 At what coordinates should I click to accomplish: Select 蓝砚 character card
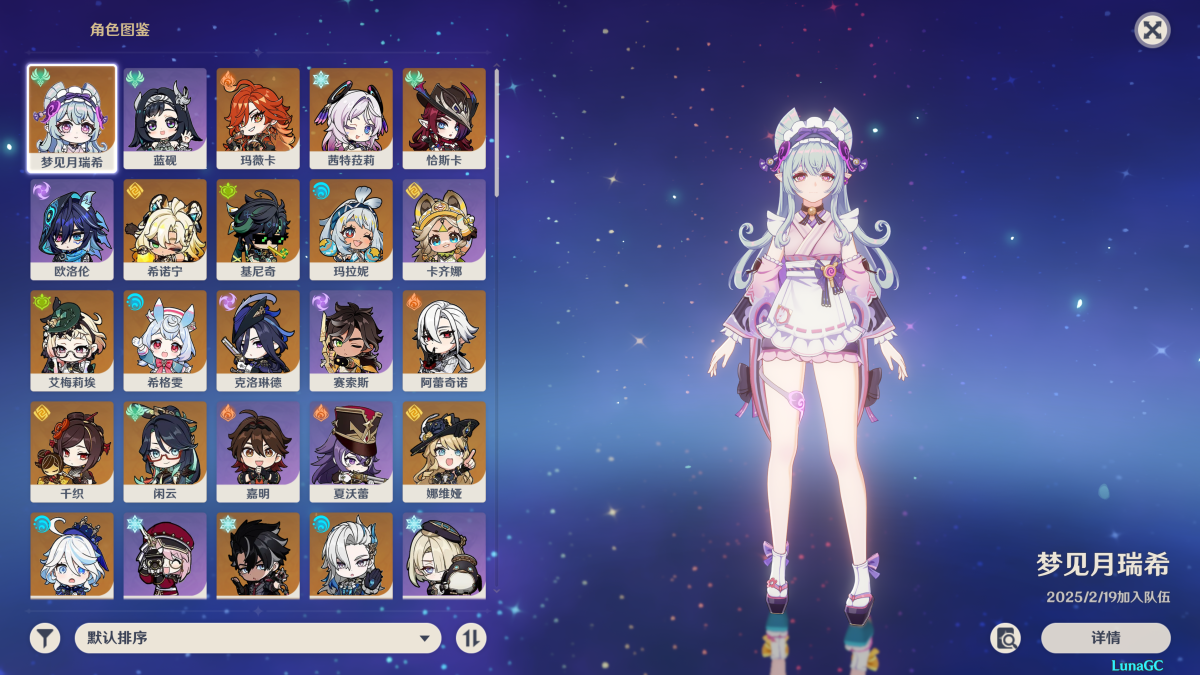click(x=165, y=117)
